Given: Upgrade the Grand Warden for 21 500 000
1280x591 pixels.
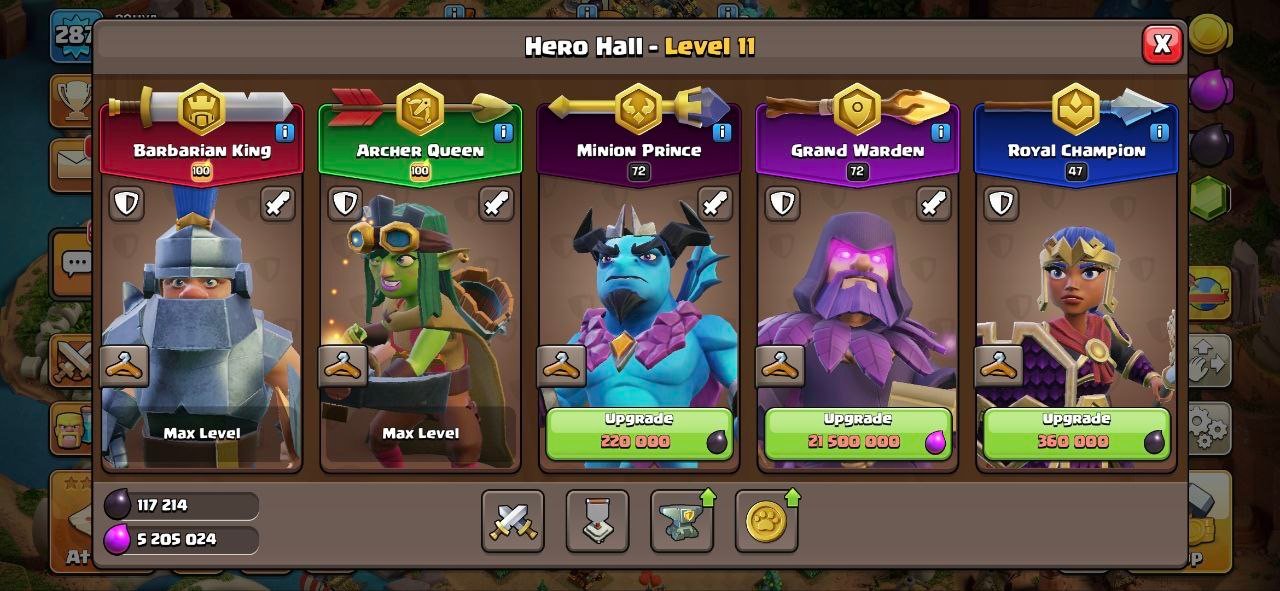Looking at the screenshot, I should [857, 433].
